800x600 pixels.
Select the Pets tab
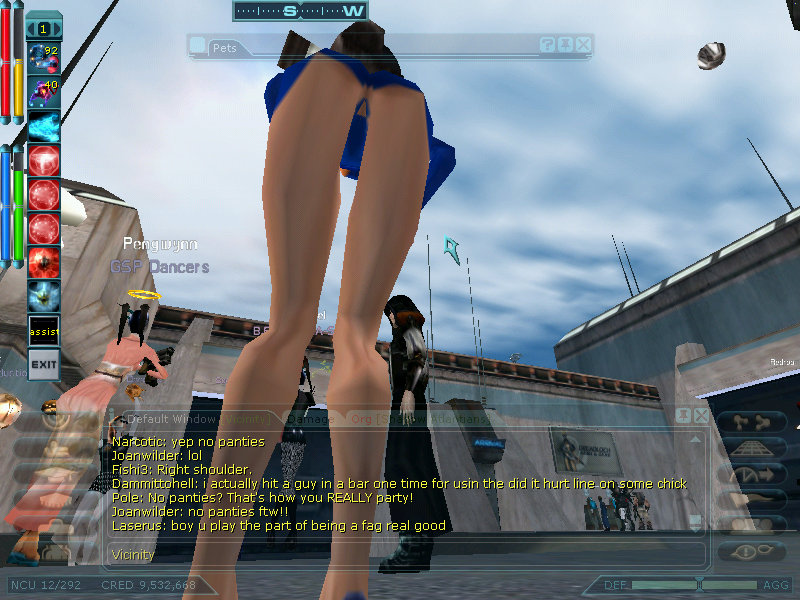click(x=224, y=47)
